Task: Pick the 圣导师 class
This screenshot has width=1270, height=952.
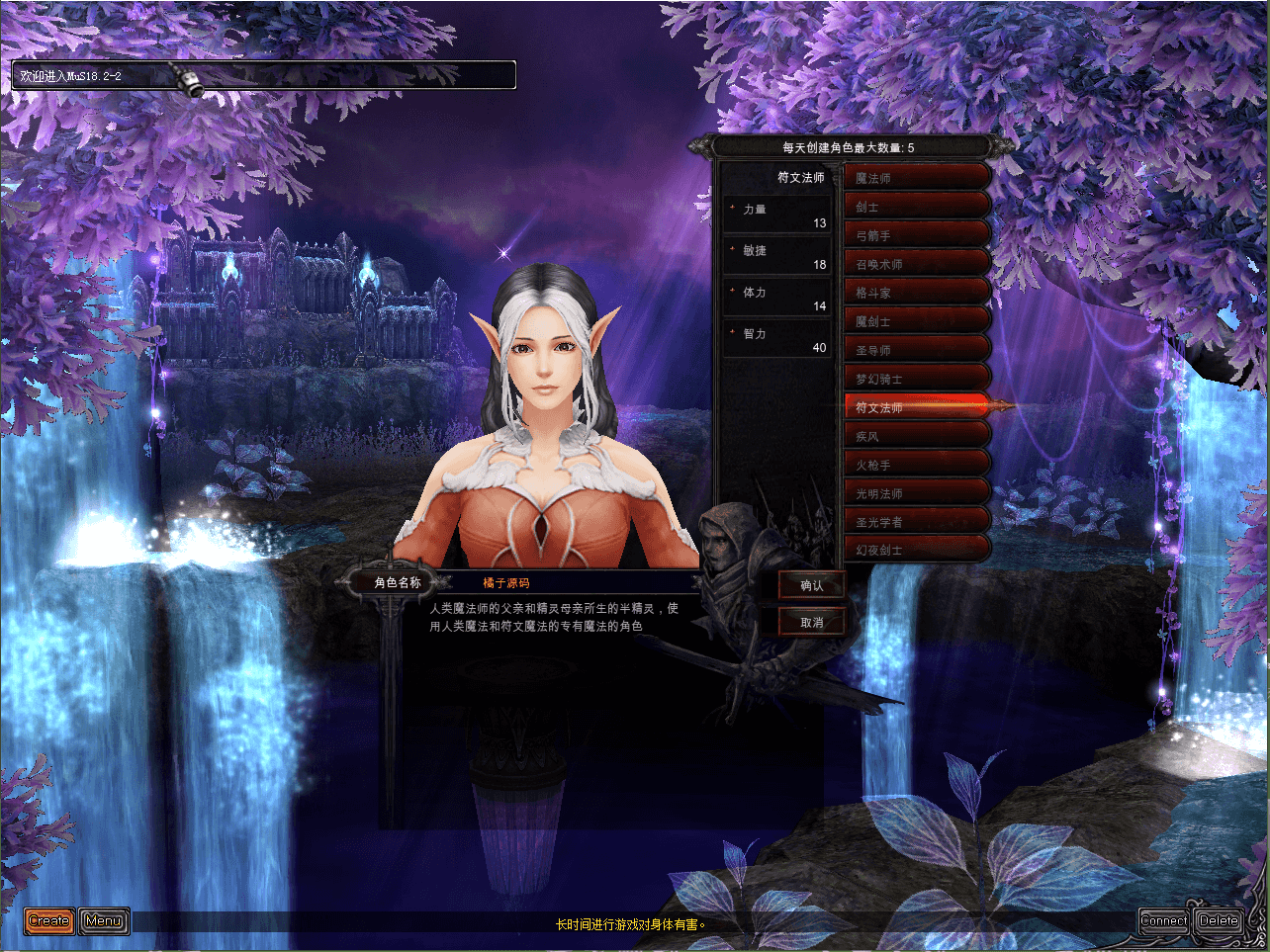Action: pyautogui.click(x=916, y=350)
